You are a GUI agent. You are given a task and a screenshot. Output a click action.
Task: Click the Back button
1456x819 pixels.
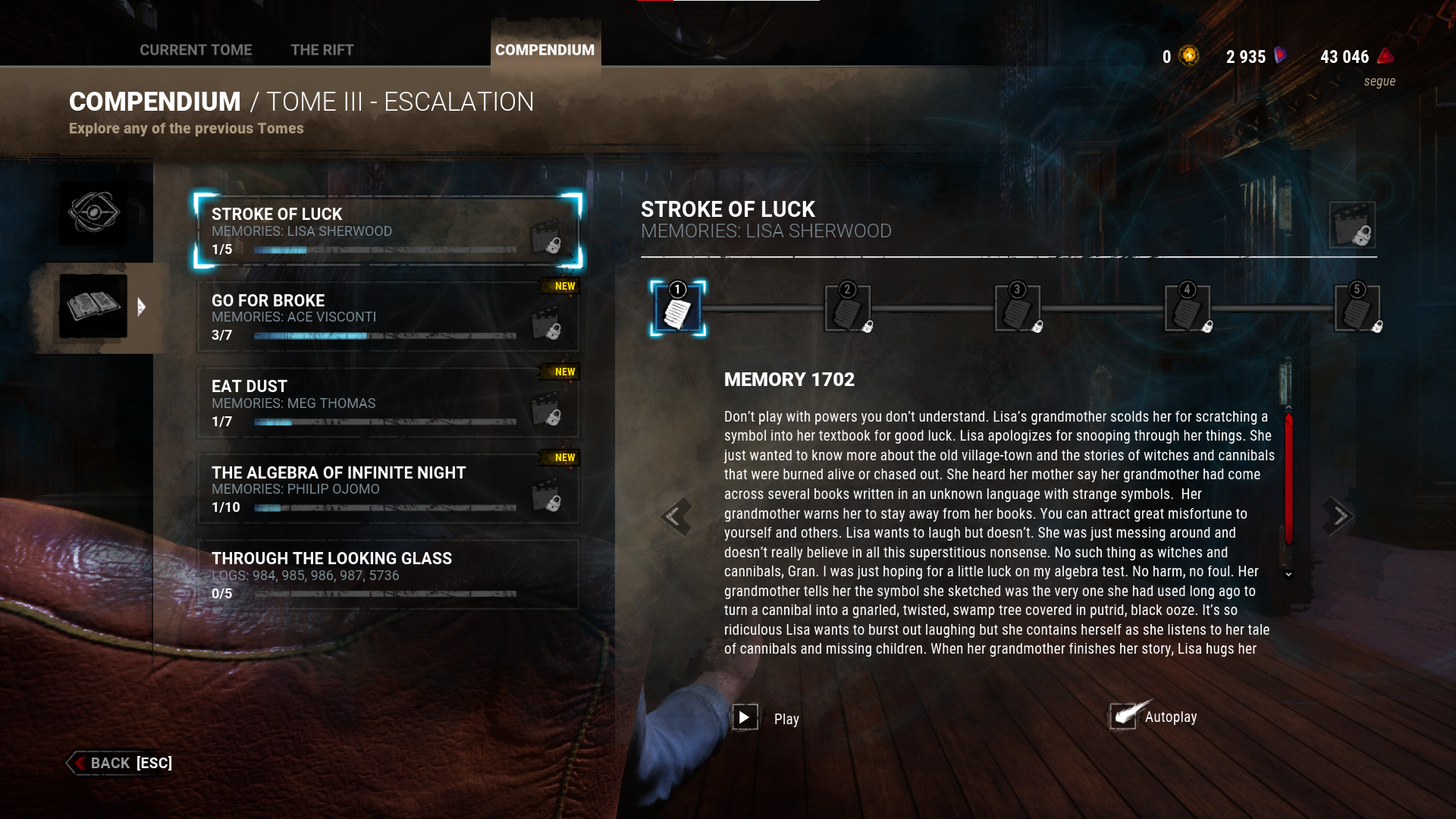120,763
